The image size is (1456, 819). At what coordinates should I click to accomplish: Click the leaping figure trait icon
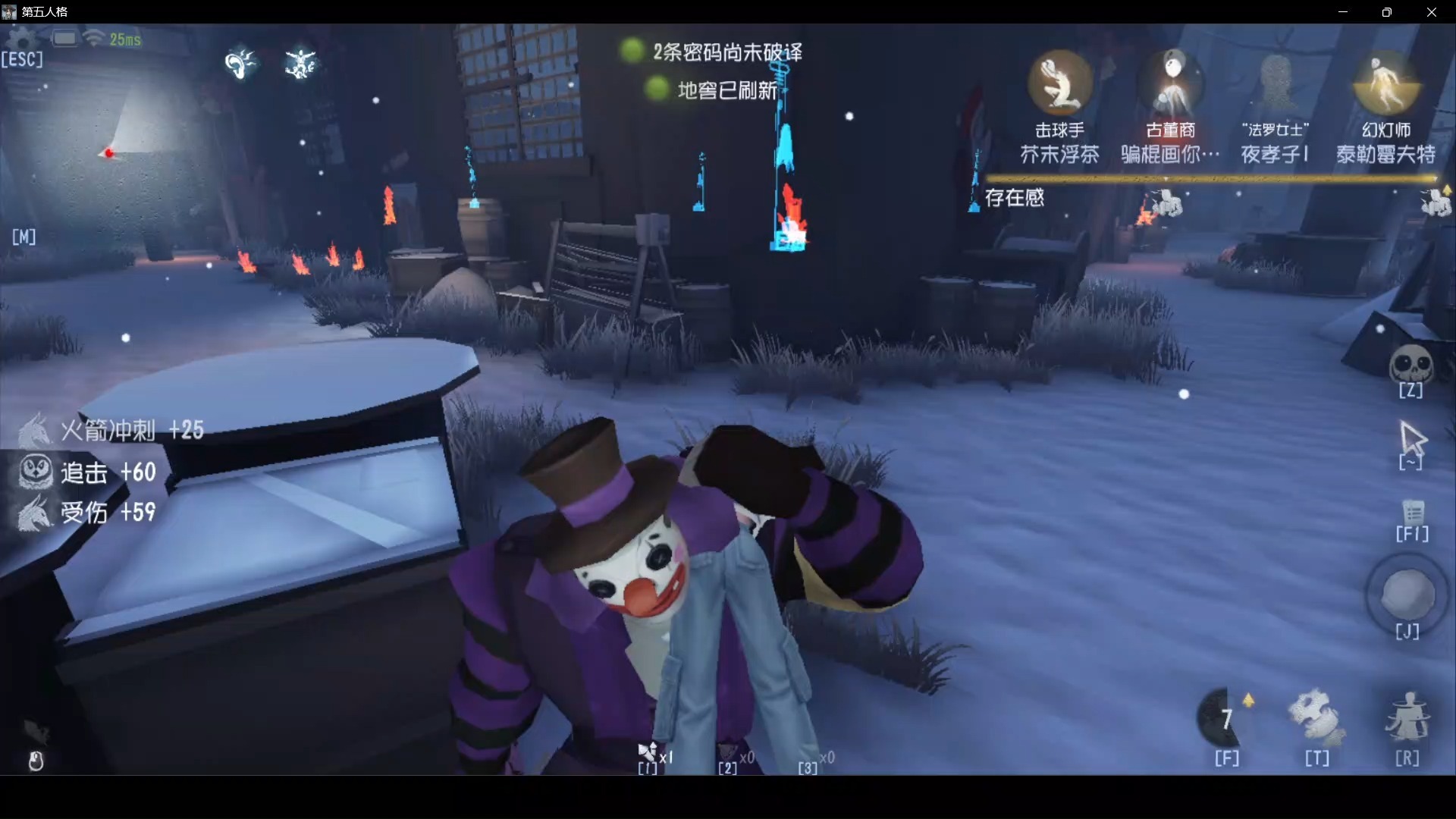(302, 63)
